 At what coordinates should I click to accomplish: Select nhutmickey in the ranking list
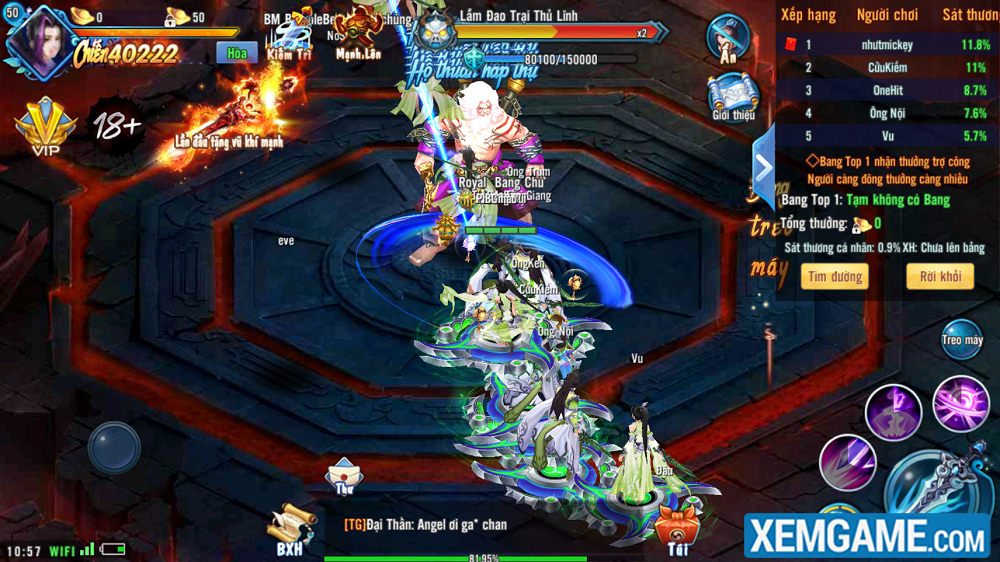[x=886, y=45]
